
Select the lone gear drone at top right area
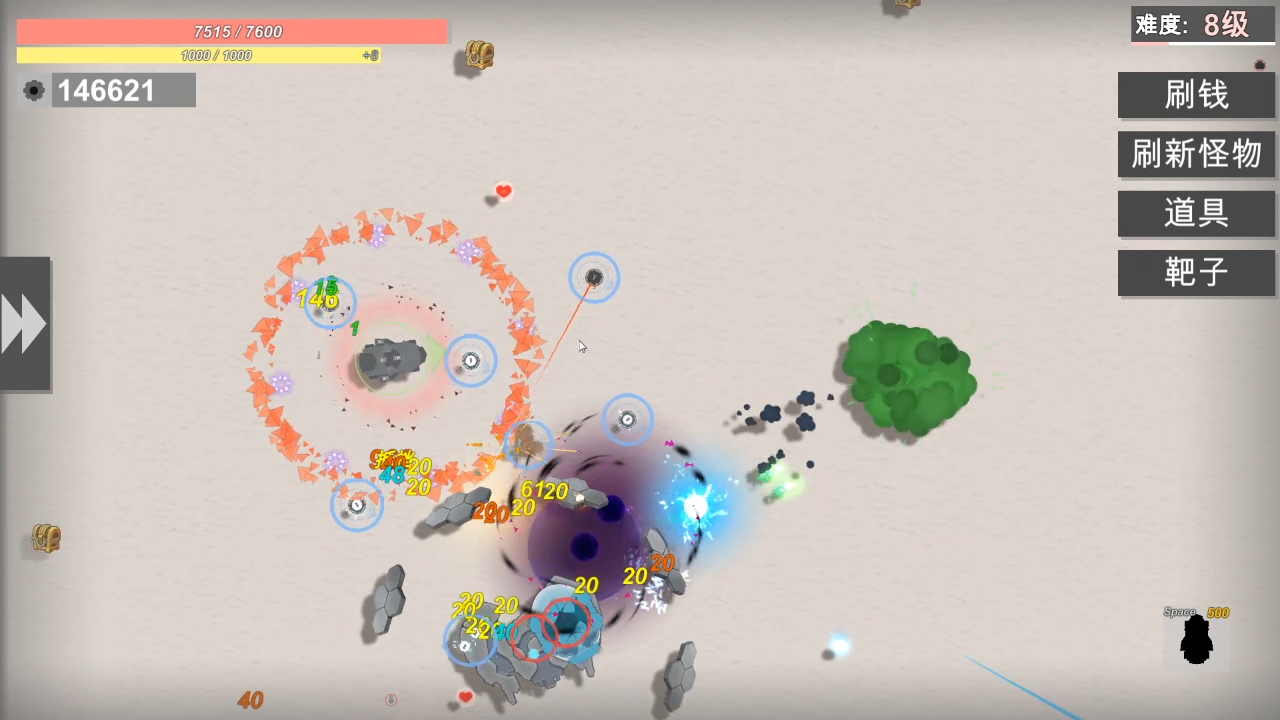tap(594, 277)
